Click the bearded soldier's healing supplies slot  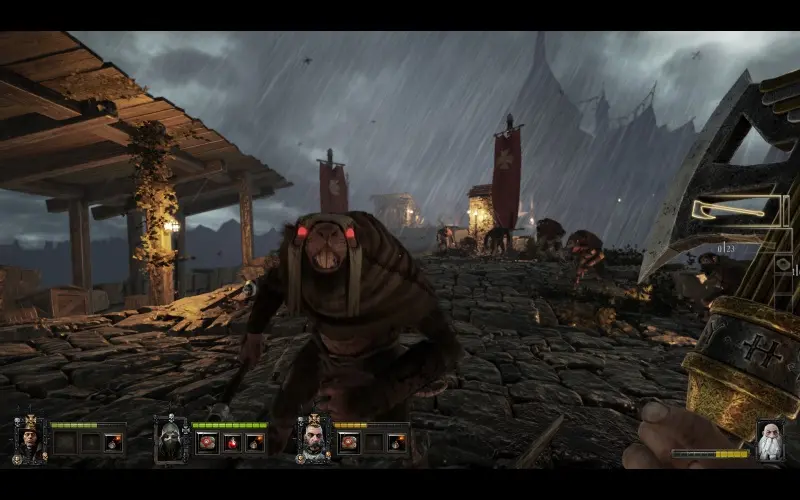350,442
